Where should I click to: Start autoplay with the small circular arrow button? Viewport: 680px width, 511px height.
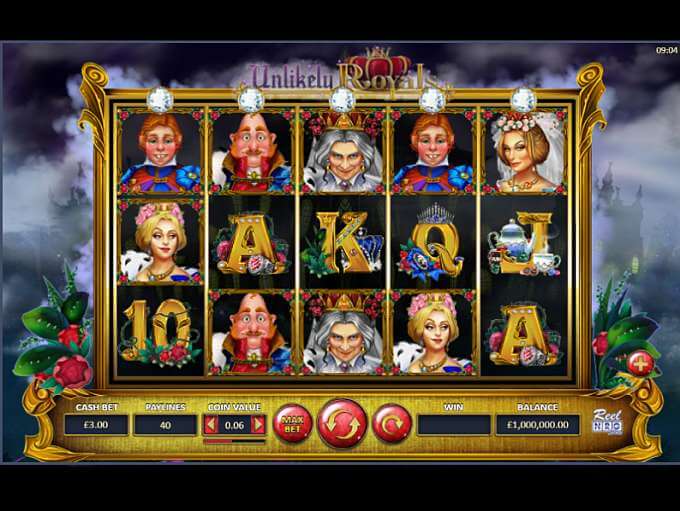[392, 424]
